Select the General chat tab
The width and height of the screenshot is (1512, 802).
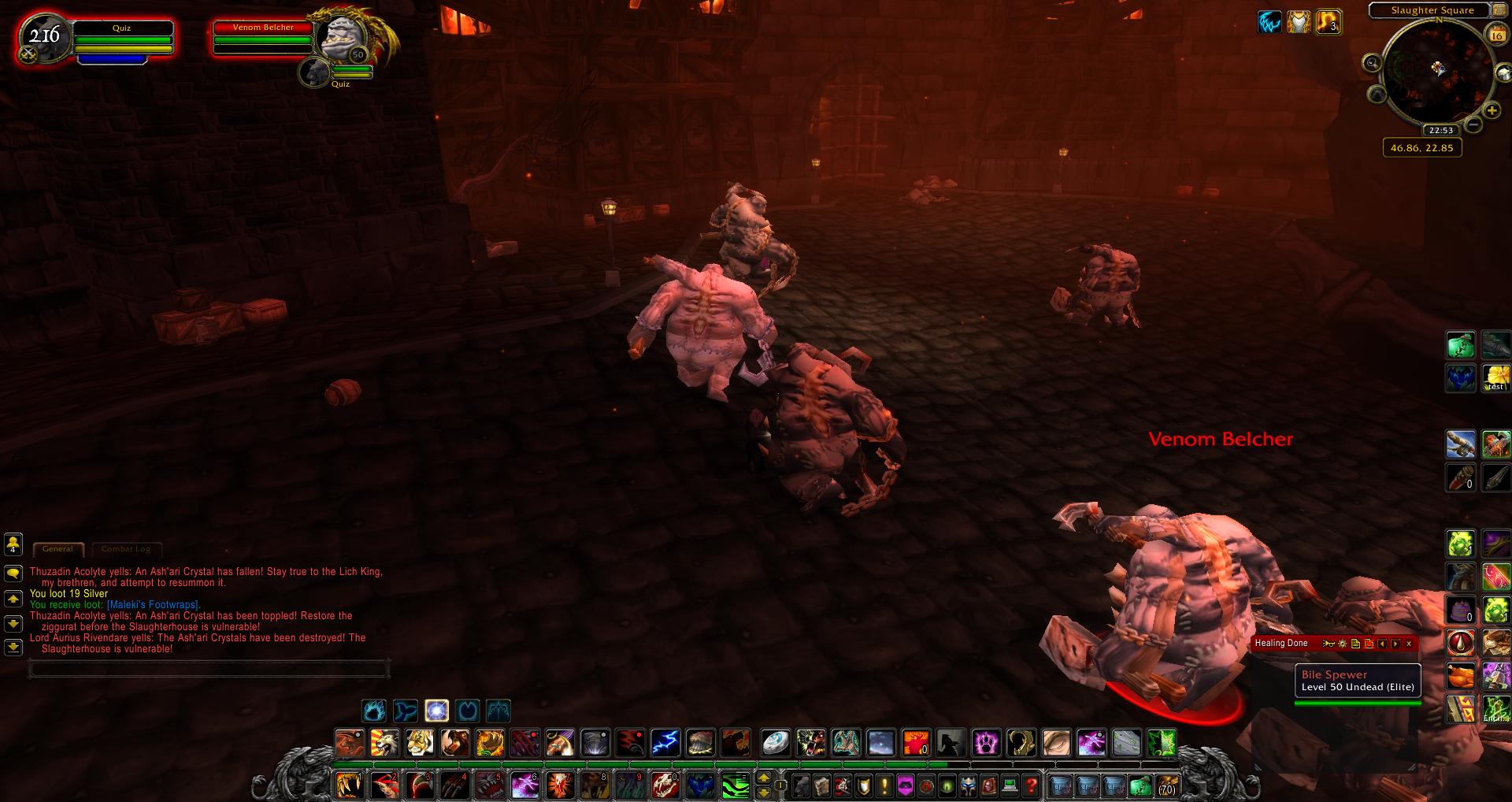[57, 549]
